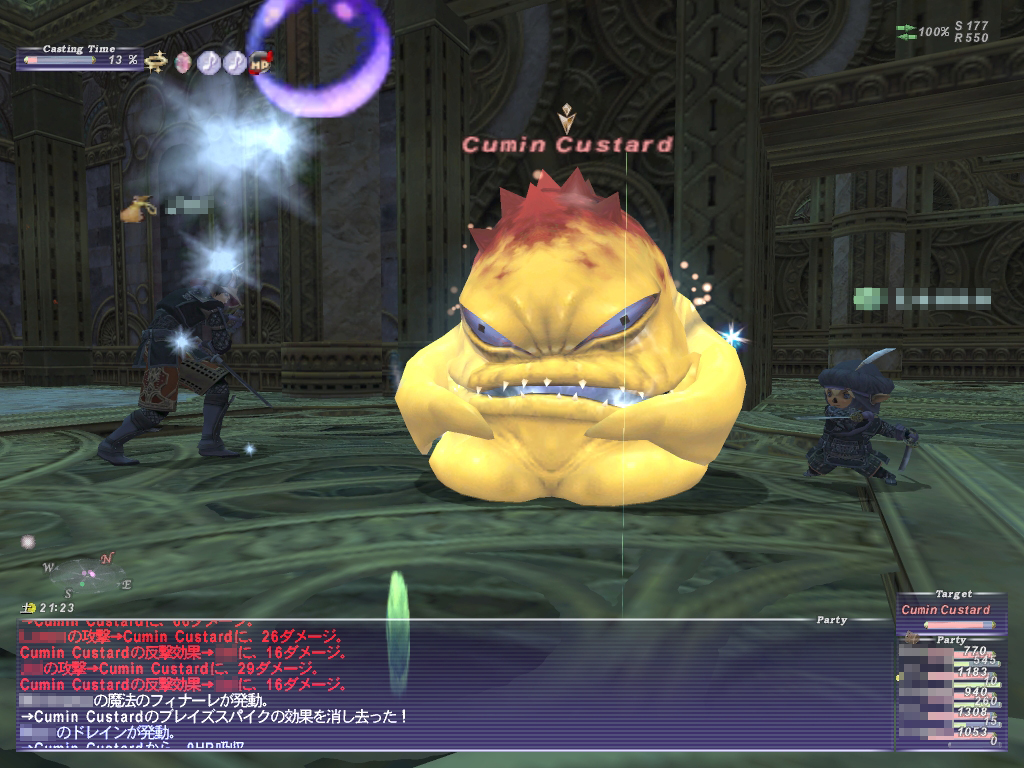
Task: Inspect the MP refresh status icon
Action: [261, 62]
